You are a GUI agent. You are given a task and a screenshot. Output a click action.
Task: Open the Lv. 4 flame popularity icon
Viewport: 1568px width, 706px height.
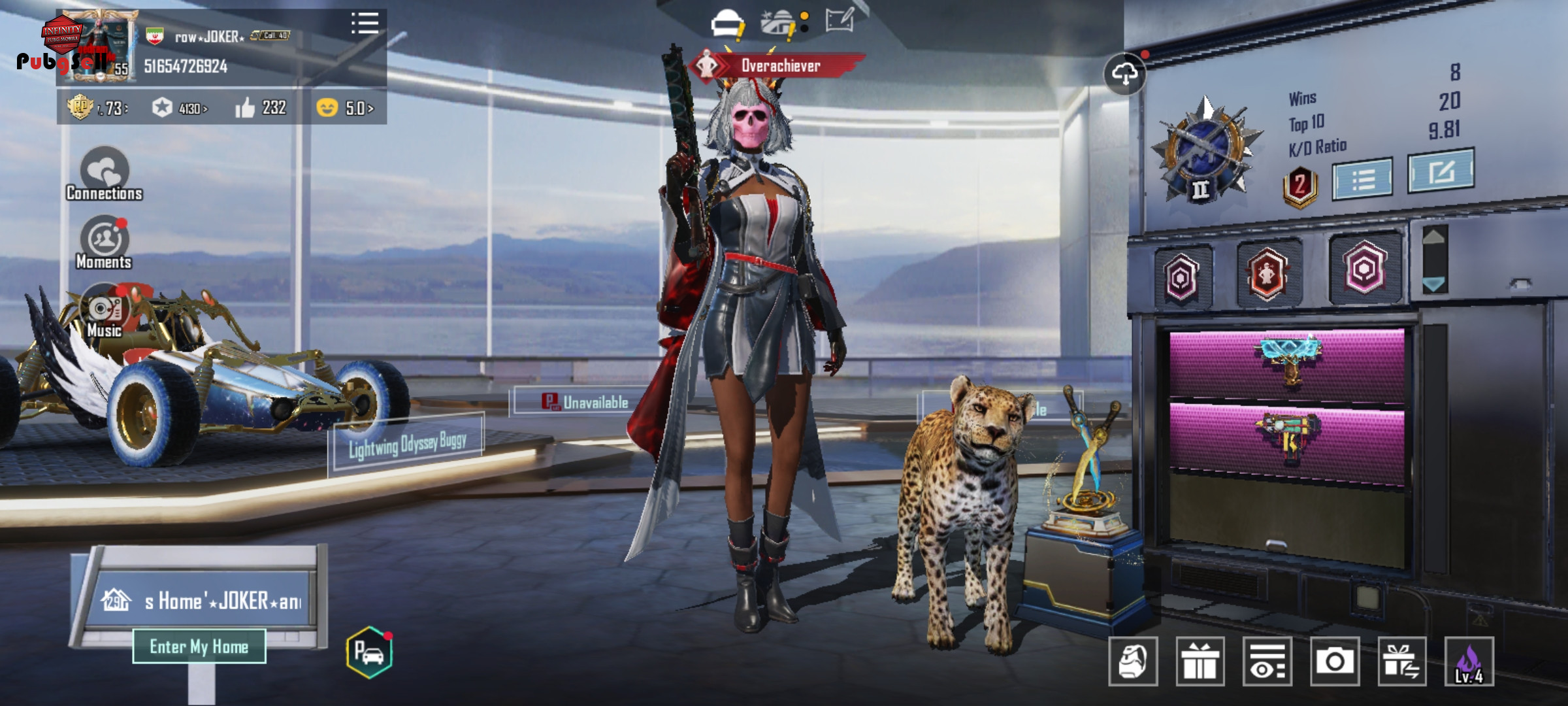click(x=1469, y=662)
